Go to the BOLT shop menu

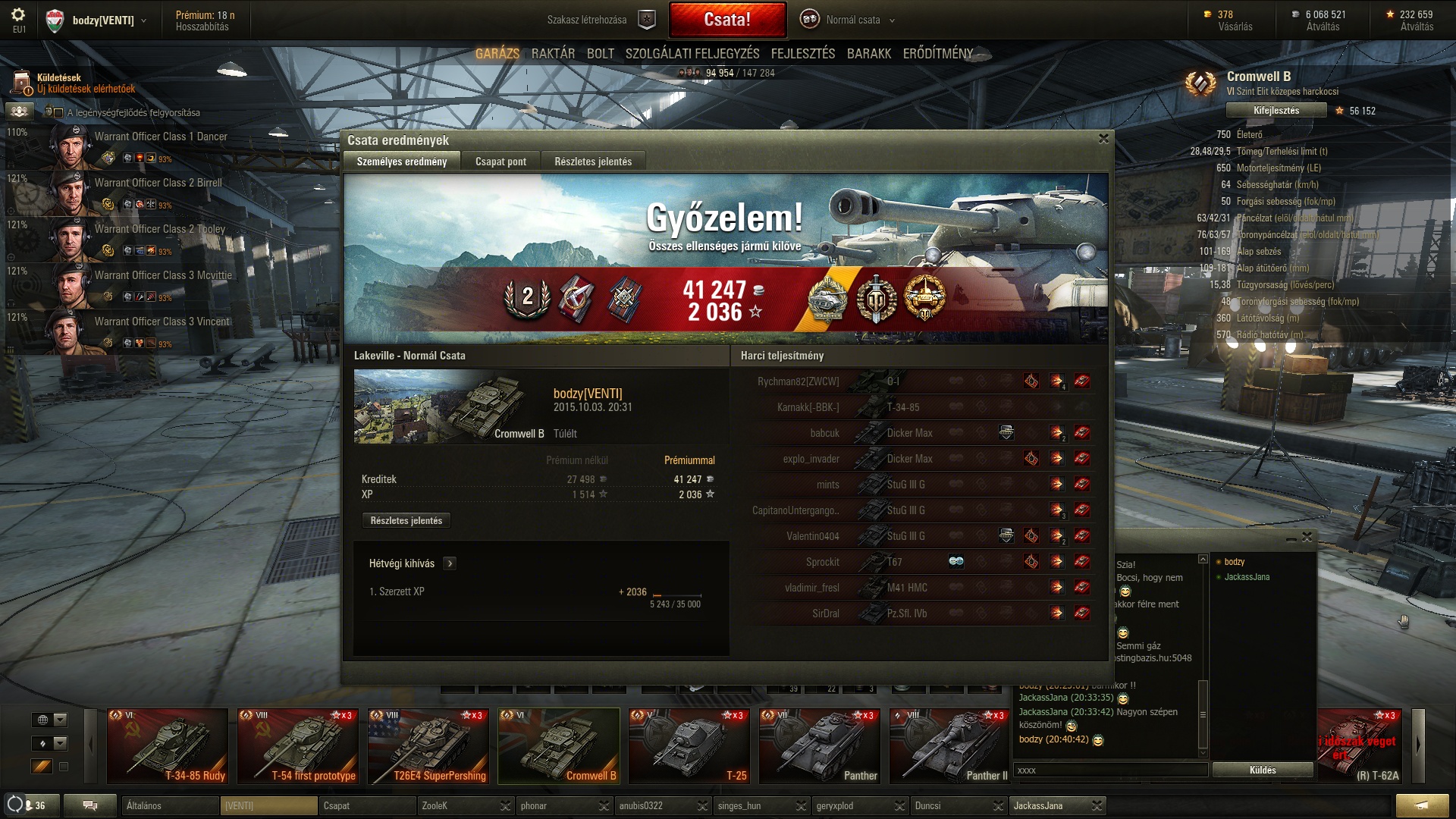pos(600,54)
